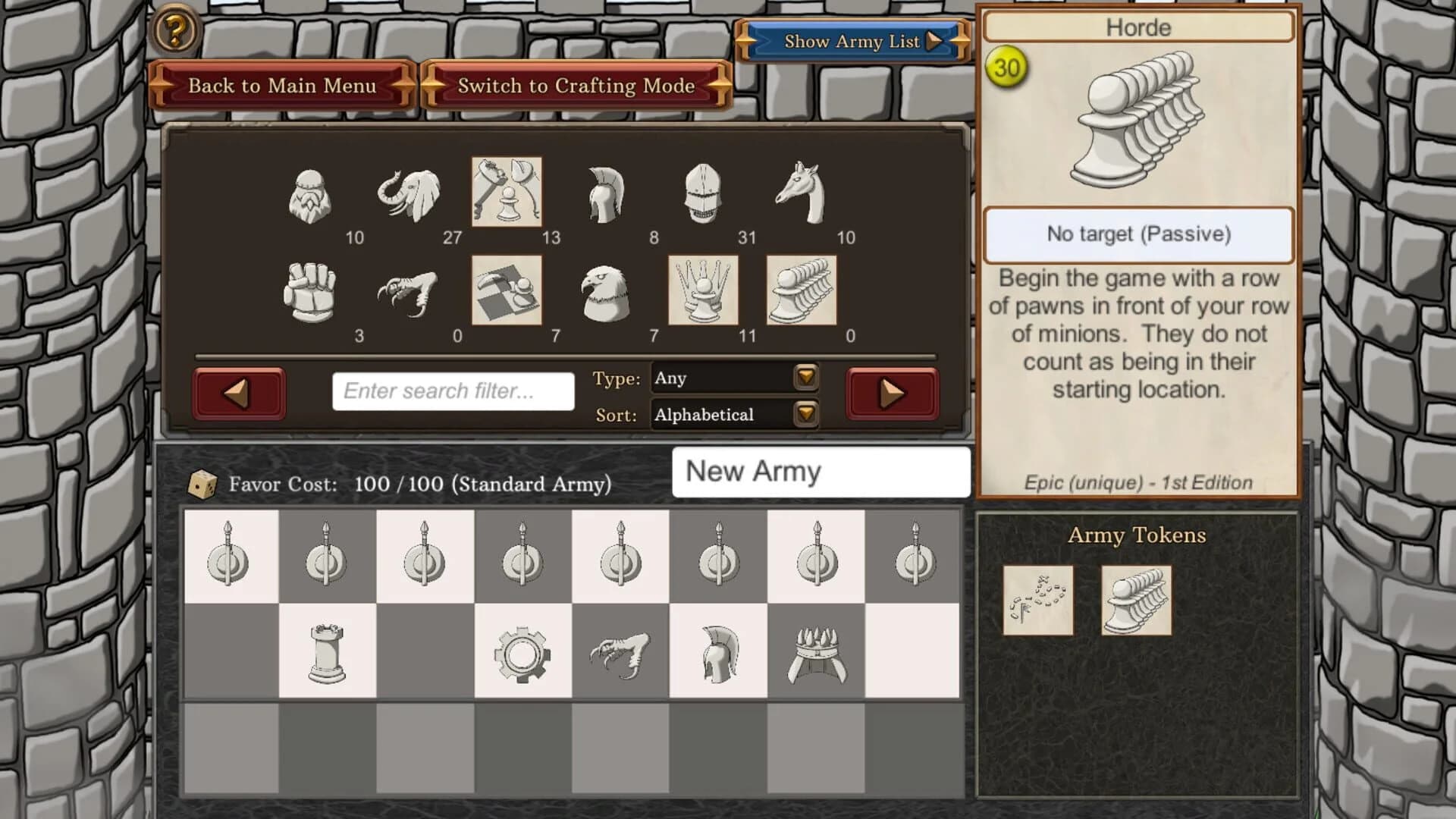Select the claw piece on the board
Screen dimensions: 1456x819
pyautogui.click(x=619, y=652)
